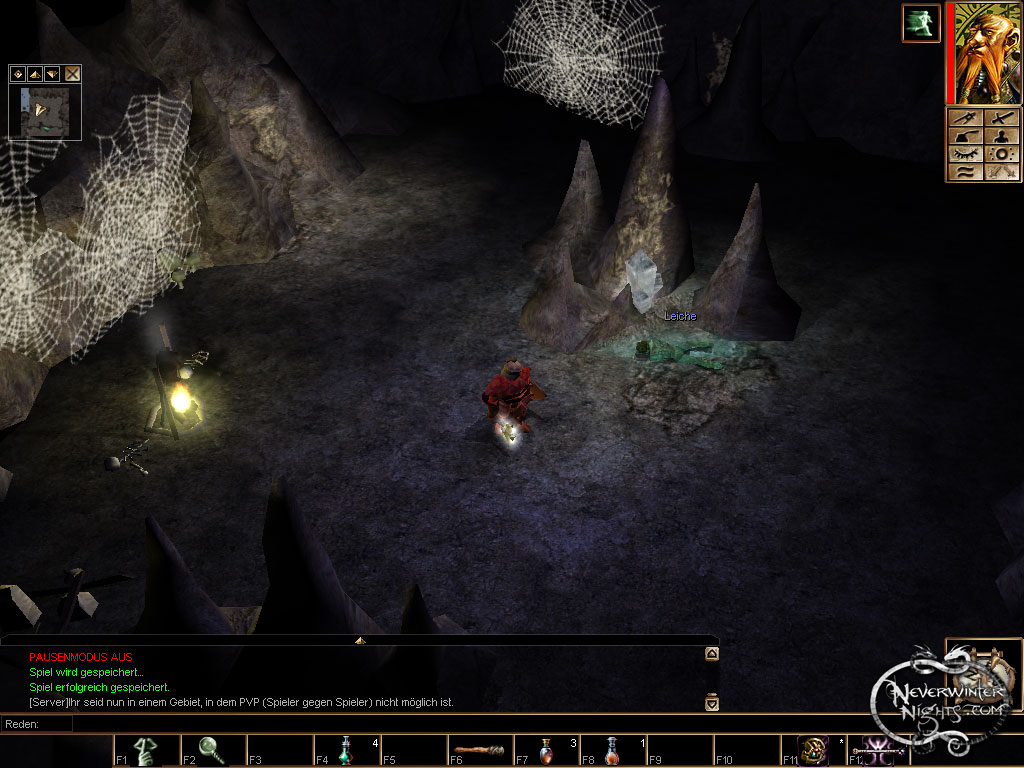Click the compass-and-sword panel button
The width and height of the screenshot is (1024, 768).
pos(964,118)
